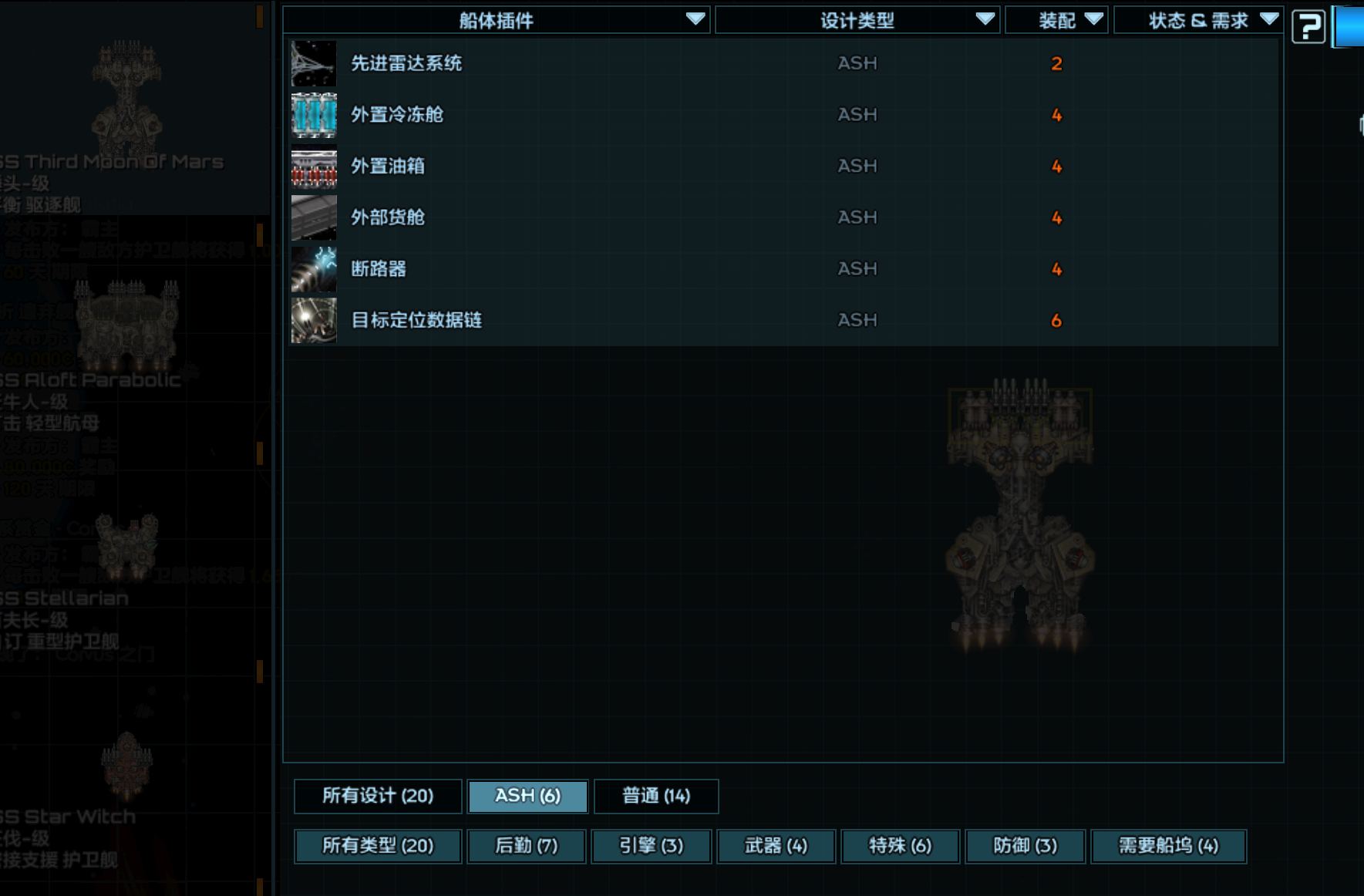Screen dimensions: 1364x896
Task: Select the 断路器 lightning icon
Action: click(x=313, y=269)
